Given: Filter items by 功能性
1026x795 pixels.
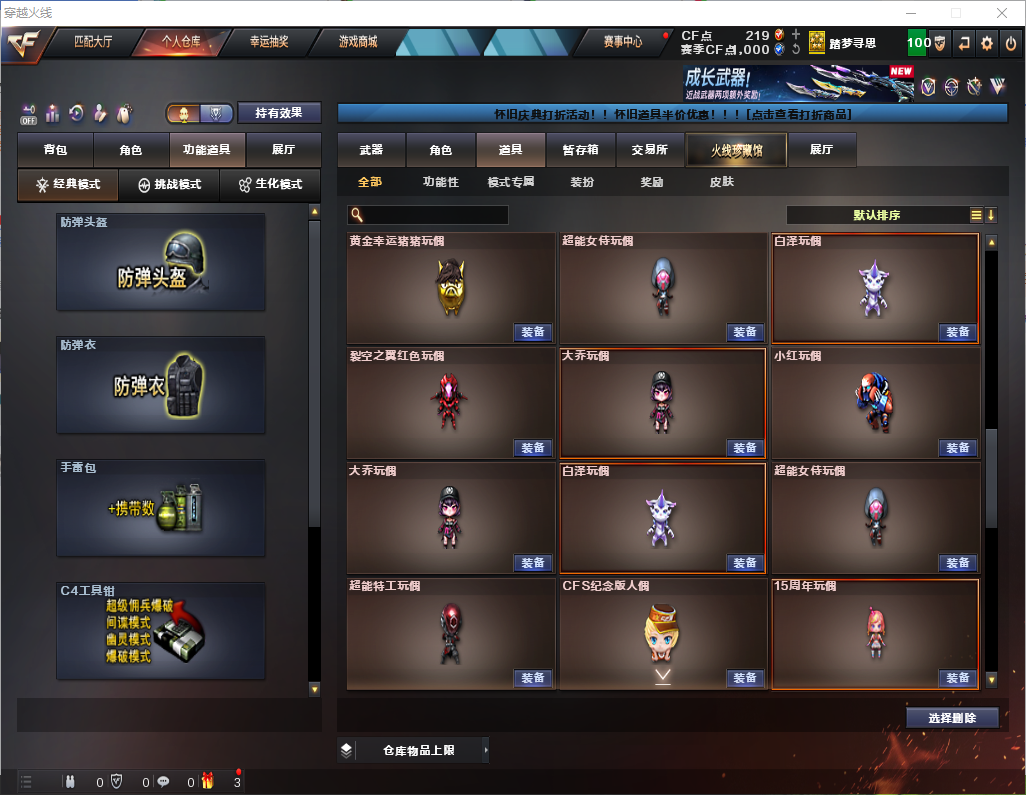Looking at the screenshot, I should pos(440,182).
